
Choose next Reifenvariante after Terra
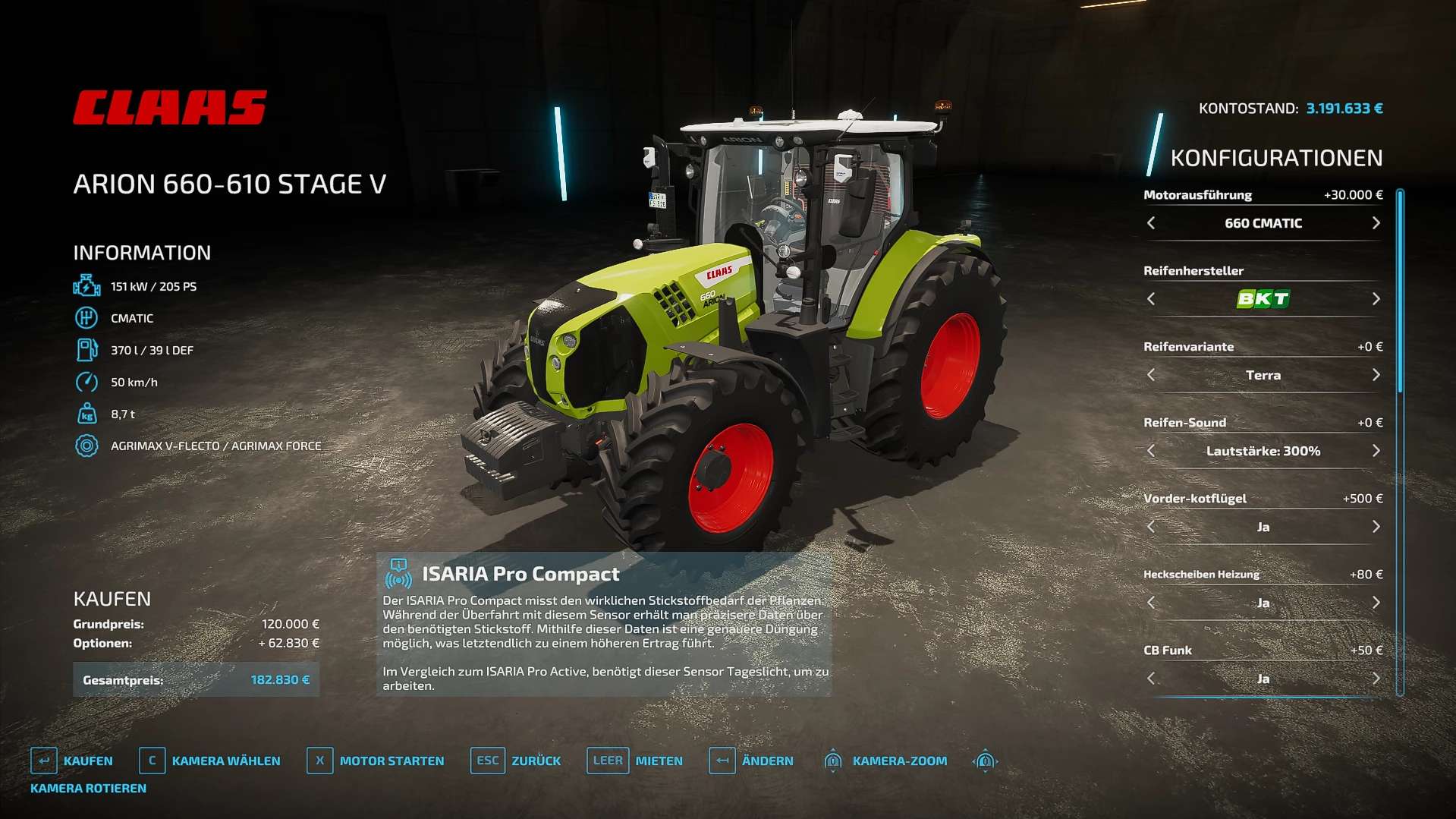point(1376,375)
